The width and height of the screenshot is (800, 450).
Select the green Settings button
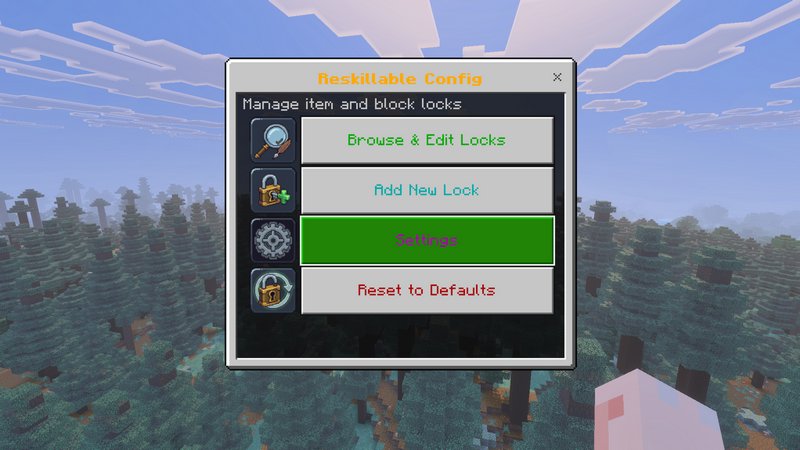tap(426, 240)
